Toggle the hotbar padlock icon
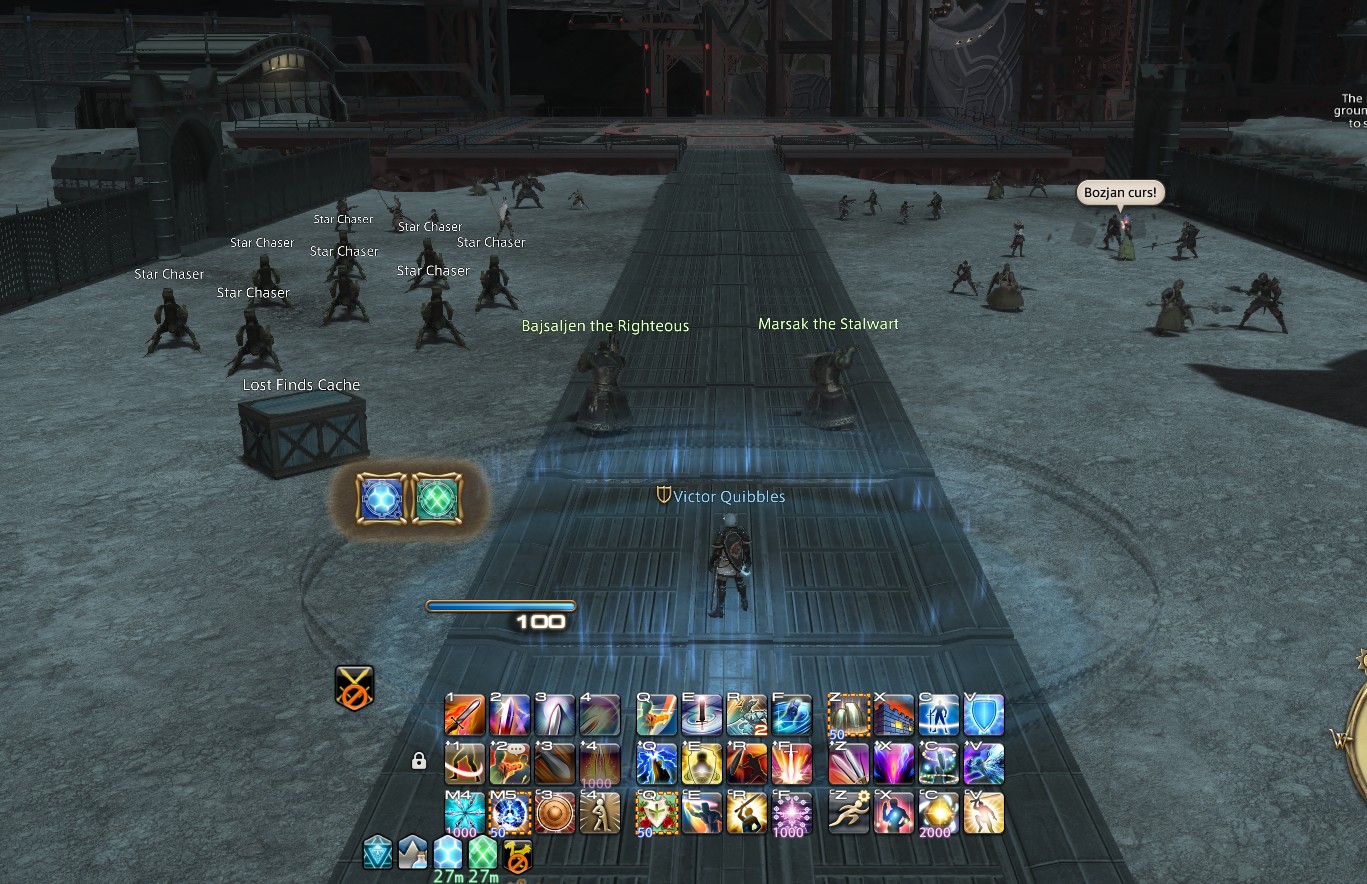This screenshot has height=884, width=1367. coord(419,762)
